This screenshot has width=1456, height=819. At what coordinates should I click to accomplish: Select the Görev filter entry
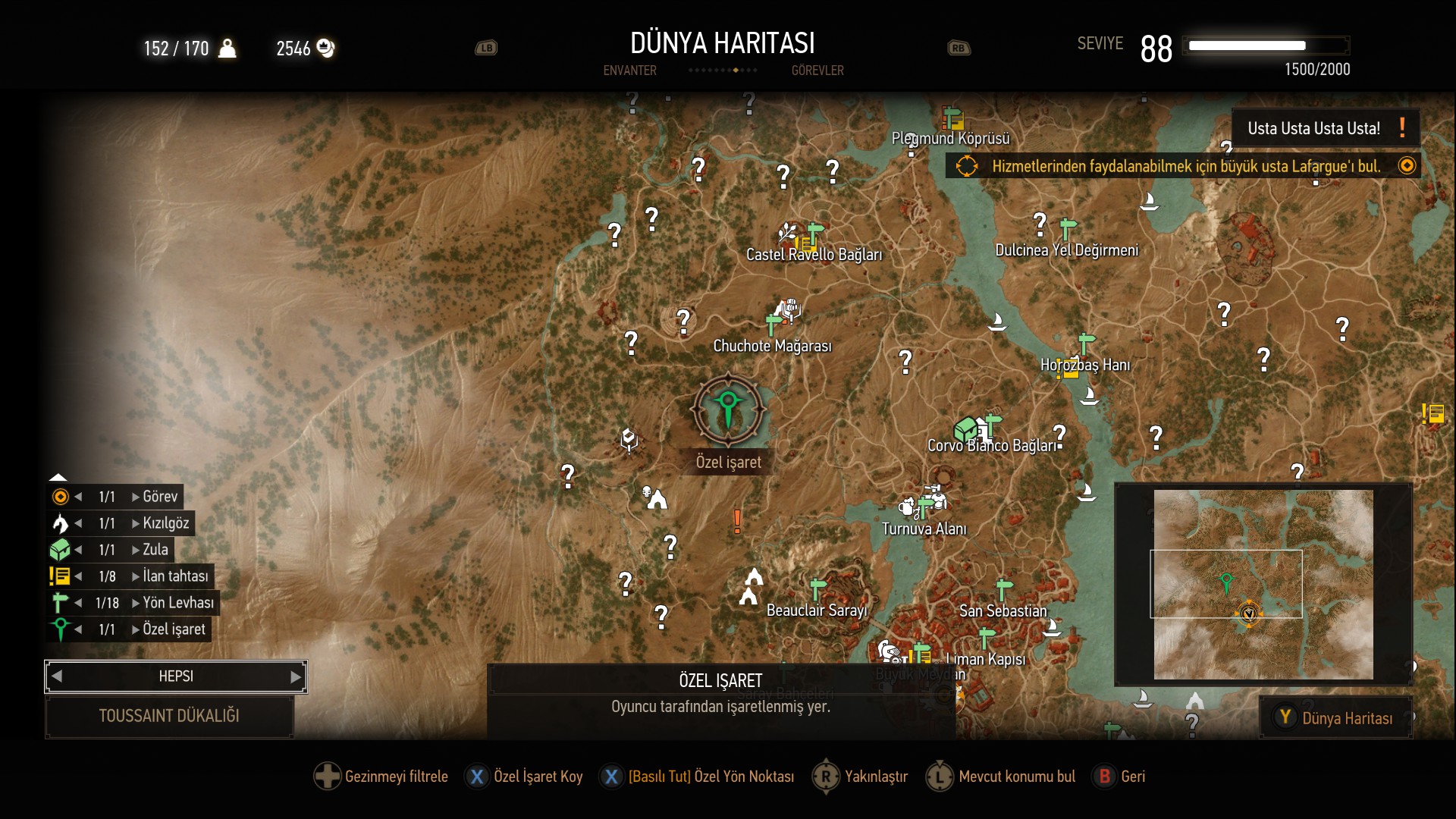pyautogui.click(x=159, y=497)
